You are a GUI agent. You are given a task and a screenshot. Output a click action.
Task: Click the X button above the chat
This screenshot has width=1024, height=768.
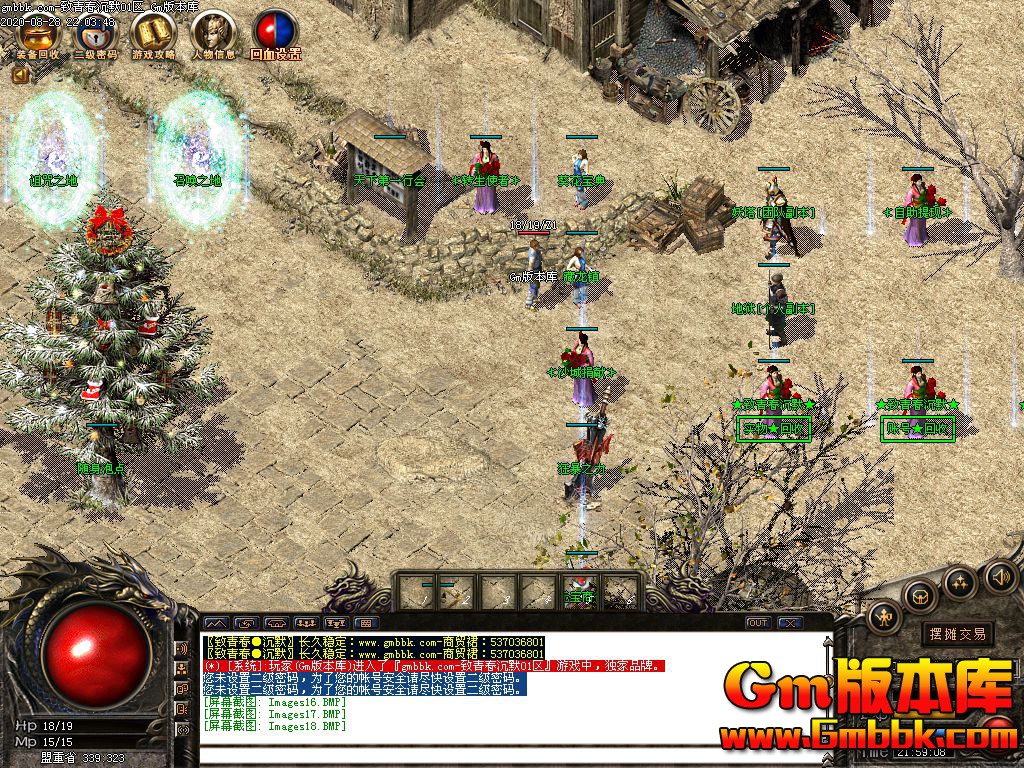pos(790,623)
